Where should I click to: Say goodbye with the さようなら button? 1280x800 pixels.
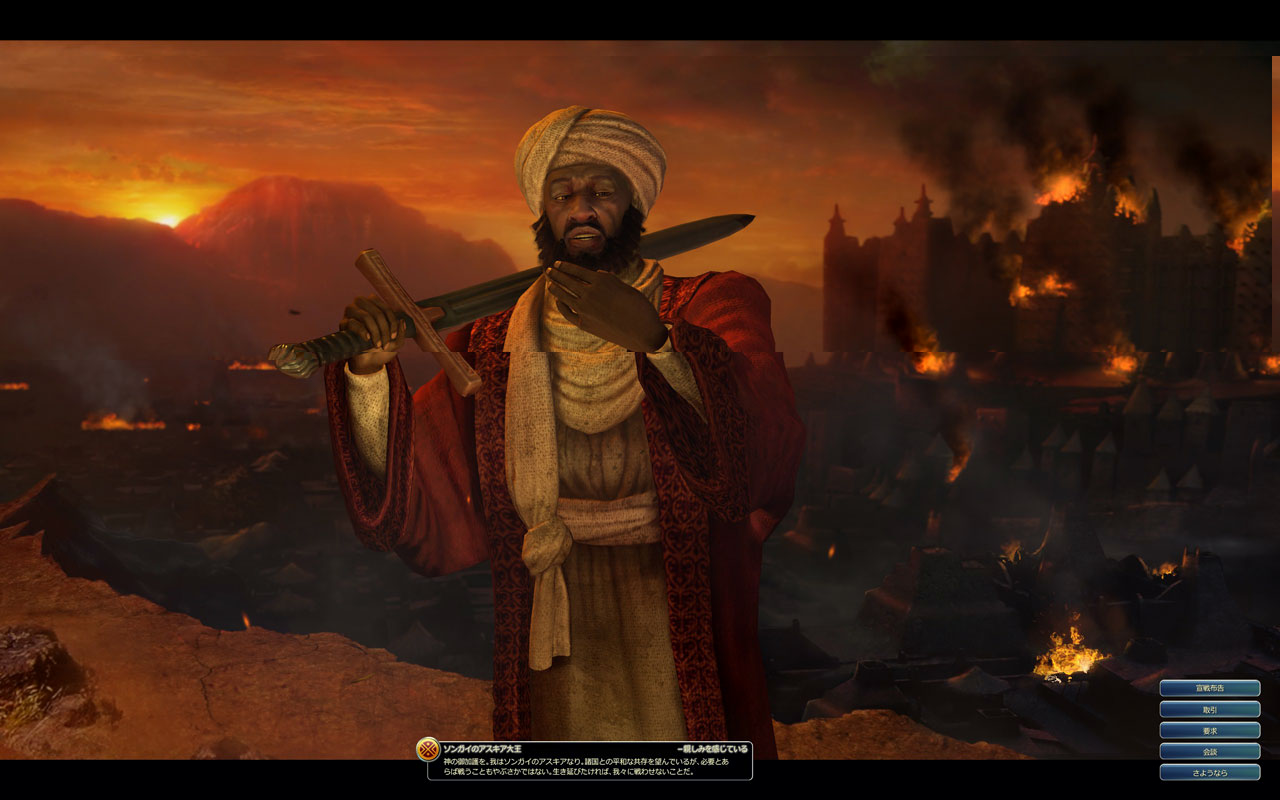[1209, 772]
